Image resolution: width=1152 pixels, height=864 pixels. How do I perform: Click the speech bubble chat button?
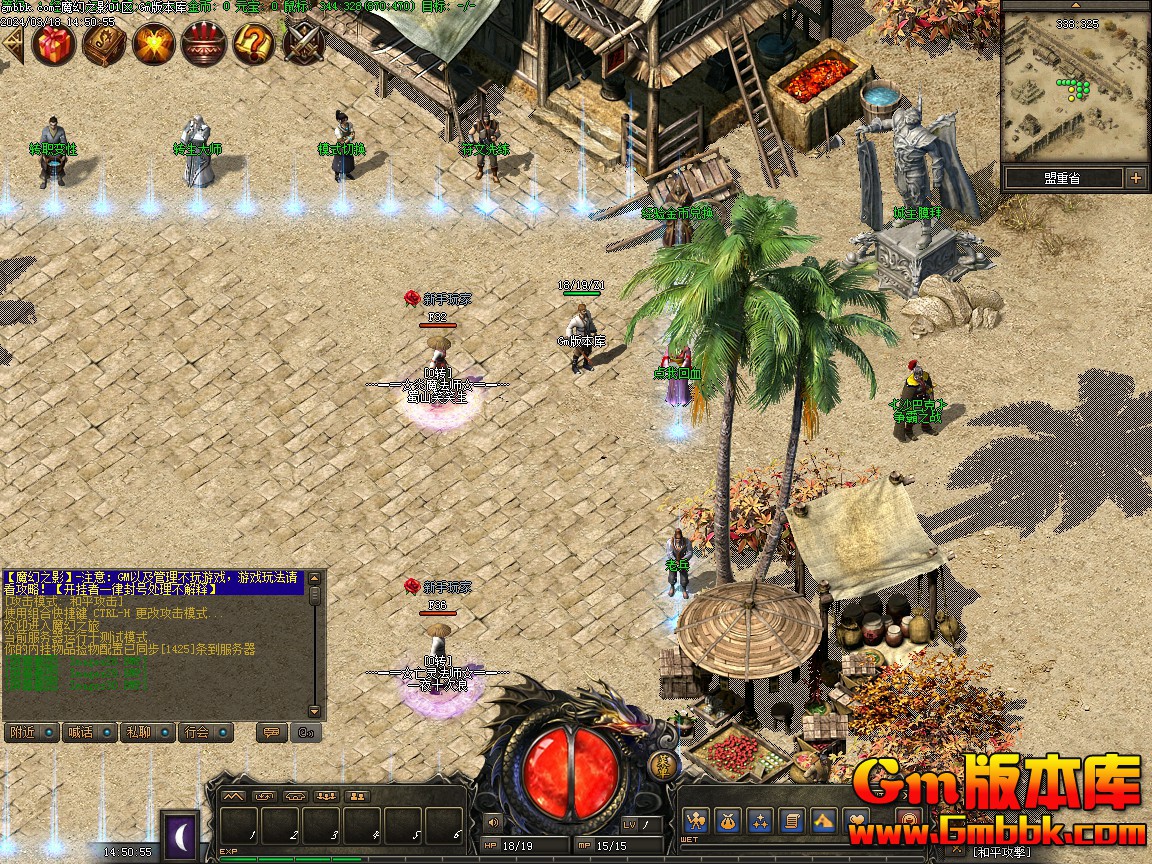tap(270, 732)
